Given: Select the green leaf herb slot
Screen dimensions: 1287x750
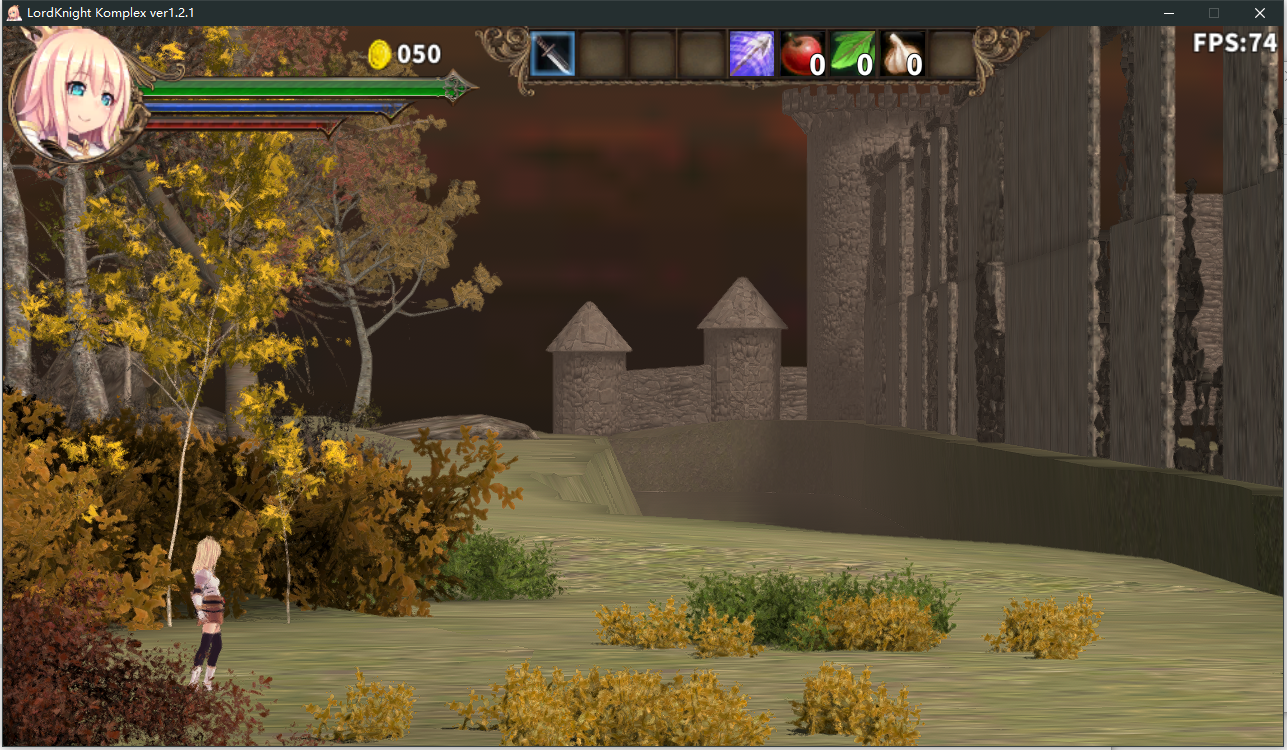Looking at the screenshot, I should coord(852,54).
